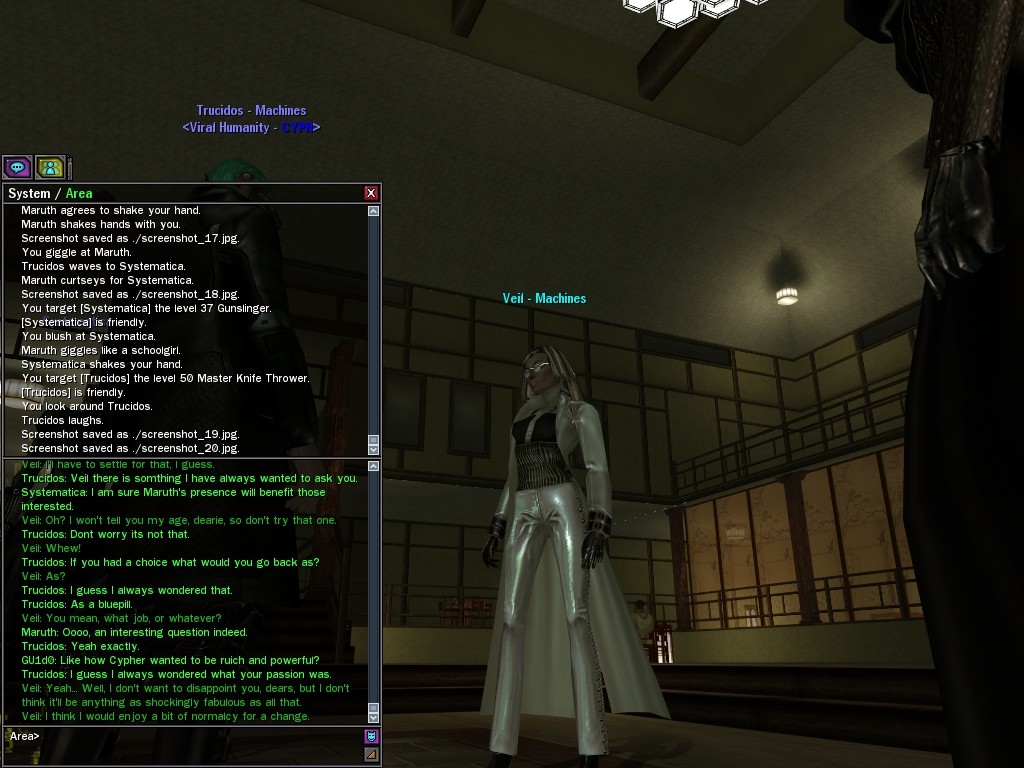
Task: Select the Area channel label in chat title
Action: point(79,193)
